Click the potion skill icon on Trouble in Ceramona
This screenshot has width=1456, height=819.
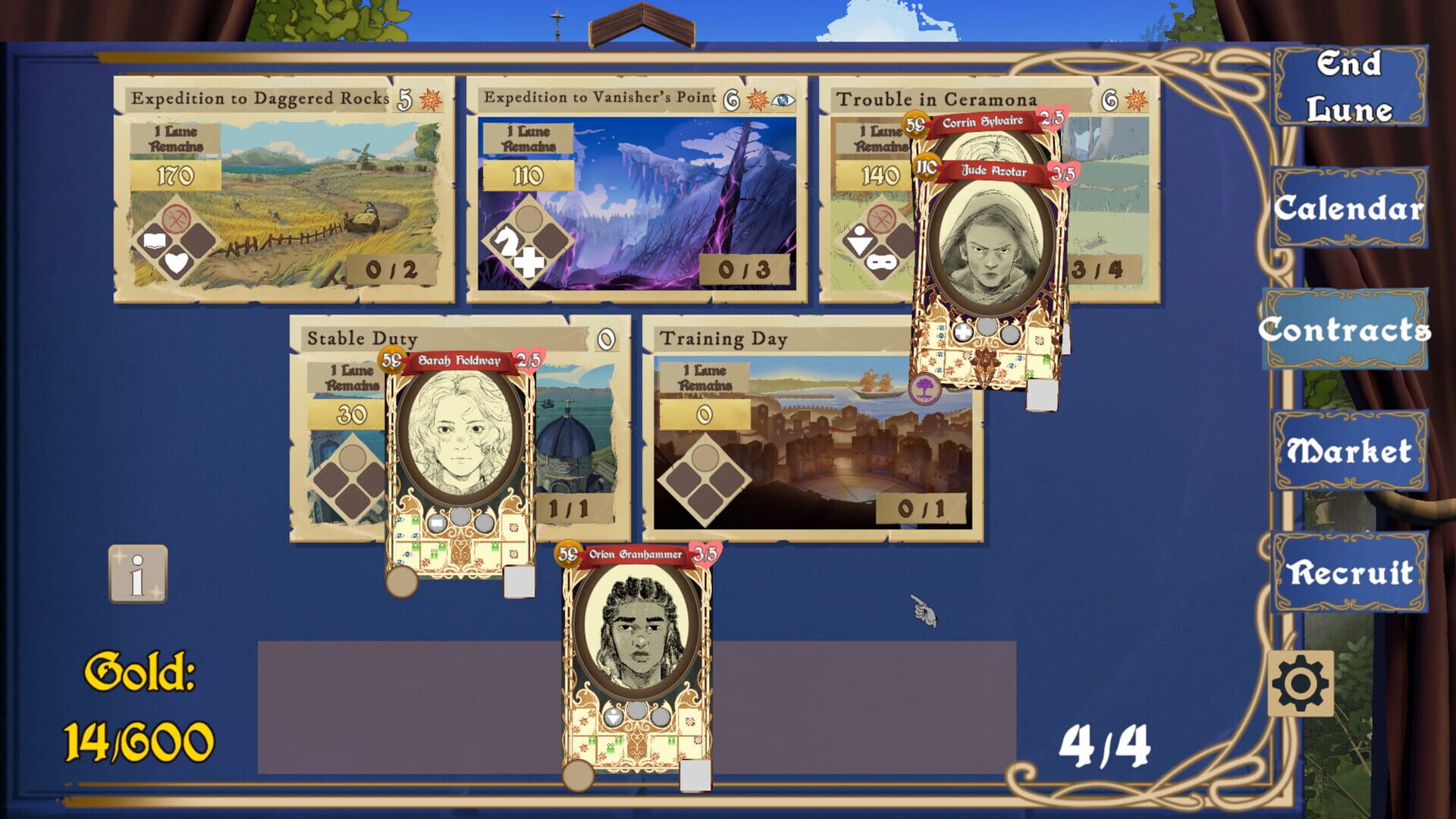tap(861, 241)
